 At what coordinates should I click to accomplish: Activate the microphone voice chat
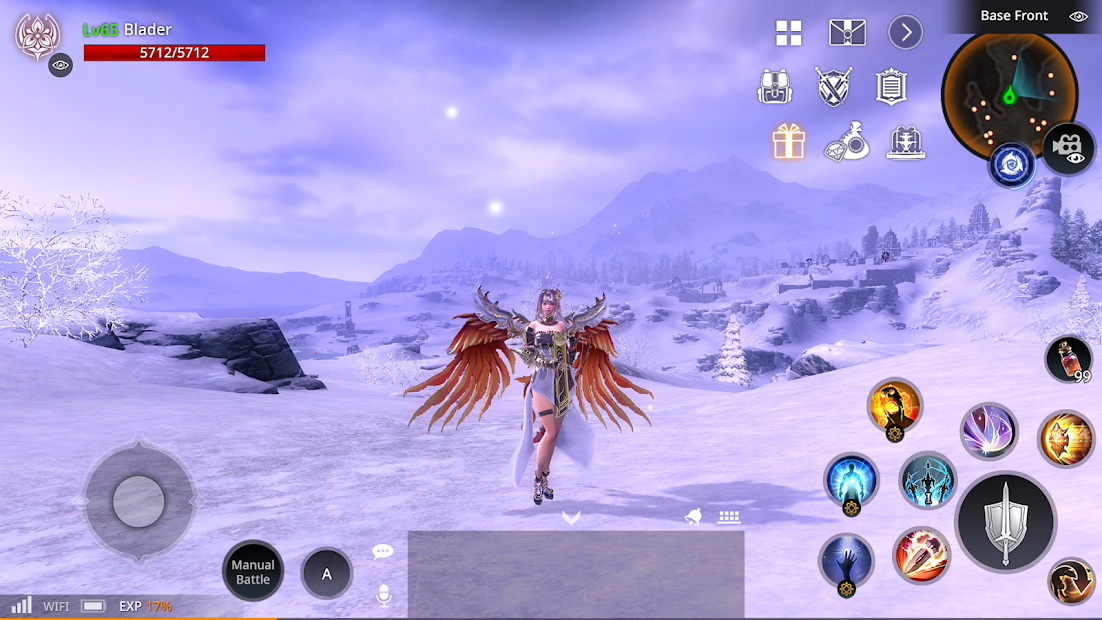pos(383,596)
